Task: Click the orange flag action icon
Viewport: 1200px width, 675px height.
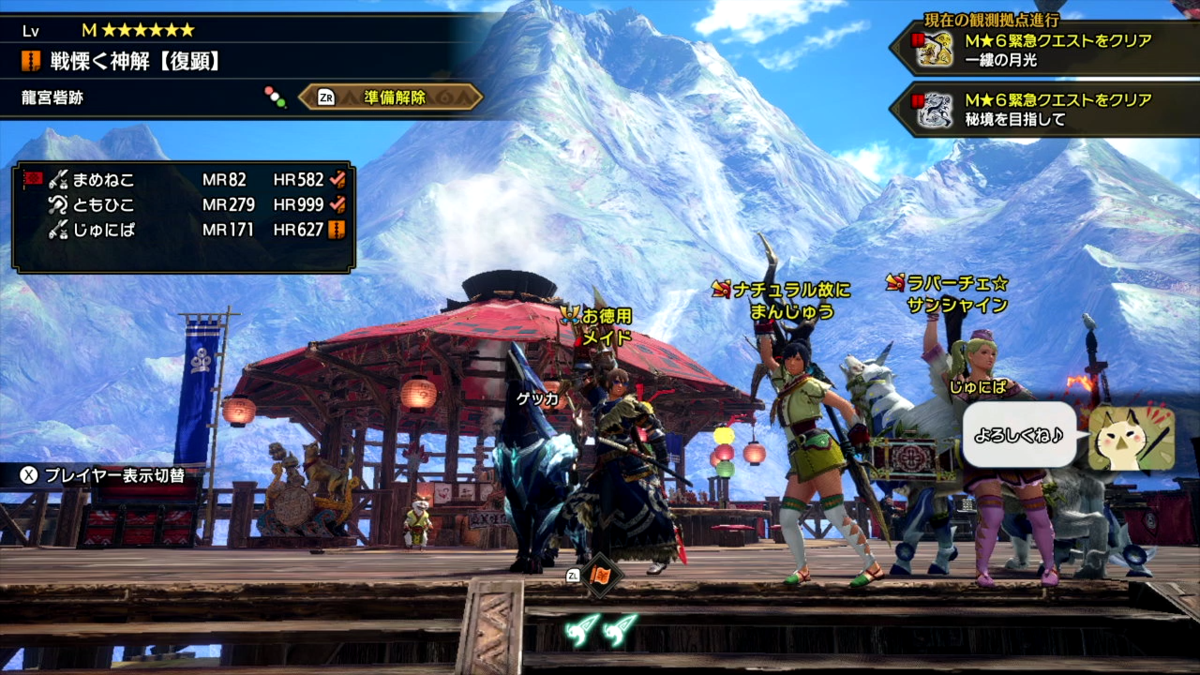Action: coord(602,576)
